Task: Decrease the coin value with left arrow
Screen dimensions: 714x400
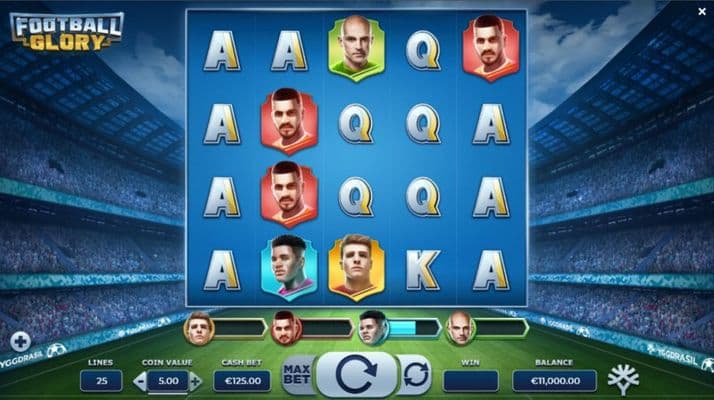Action: pyautogui.click(x=140, y=381)
